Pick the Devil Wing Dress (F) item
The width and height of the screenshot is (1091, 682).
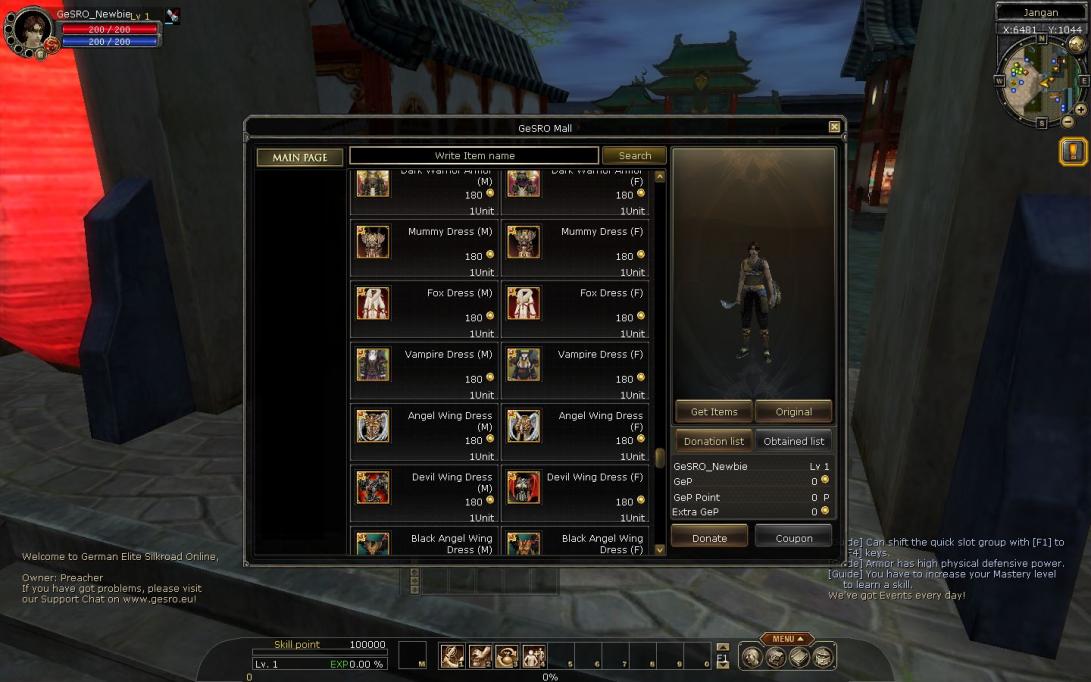[575, 493]
